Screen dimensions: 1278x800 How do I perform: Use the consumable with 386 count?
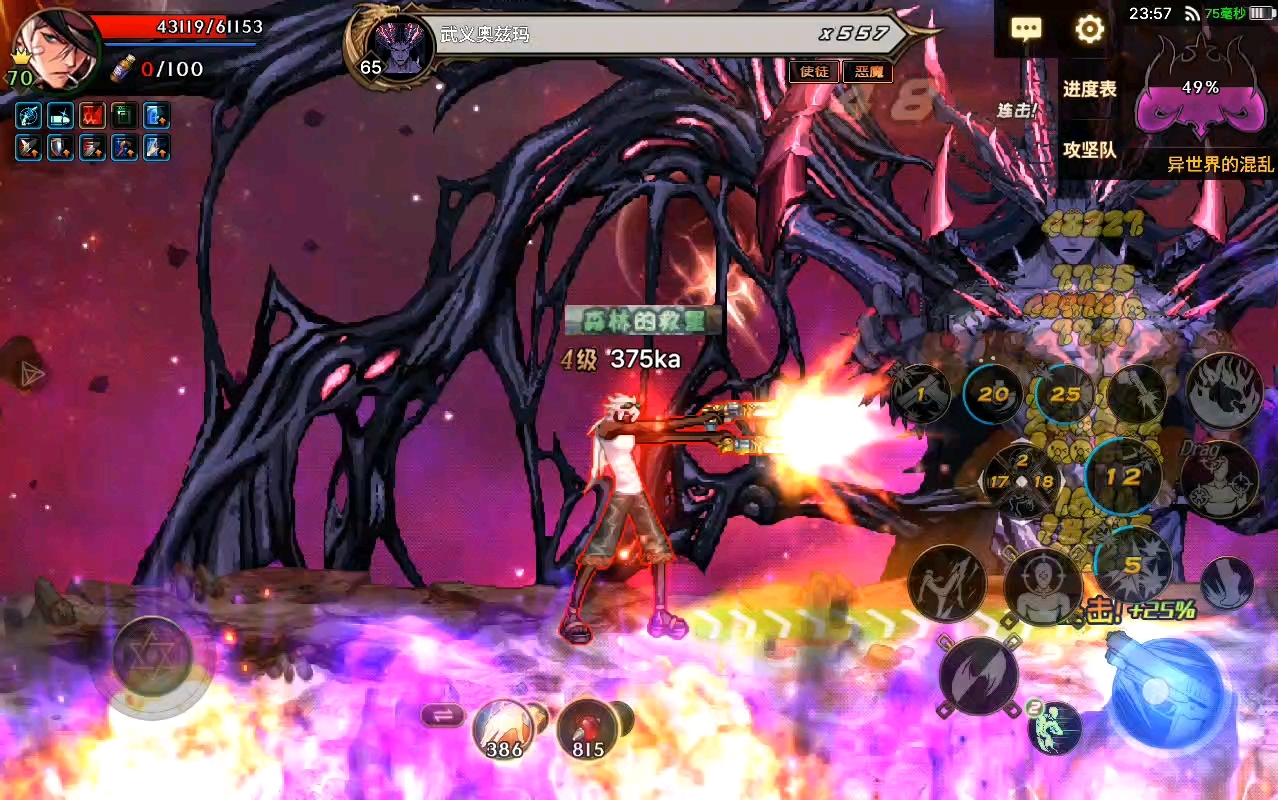pyautogui.click(x=503, y=729)
